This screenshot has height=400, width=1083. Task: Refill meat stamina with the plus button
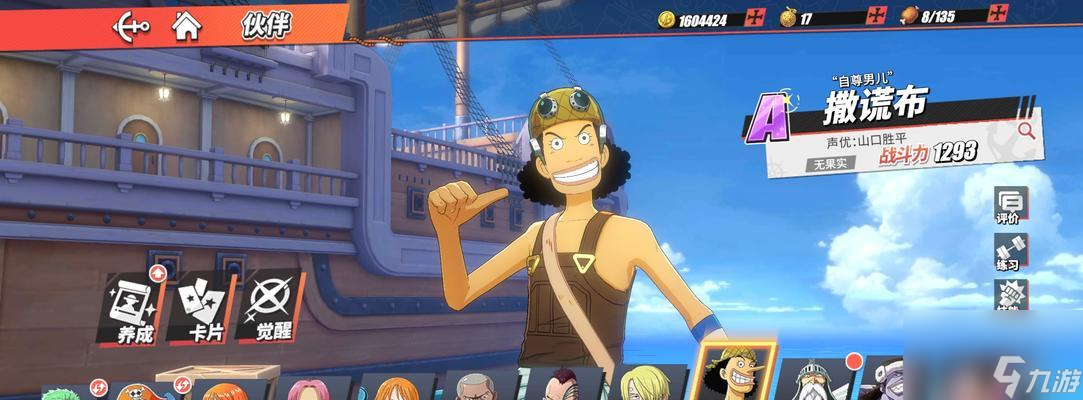tap(997, 15)
